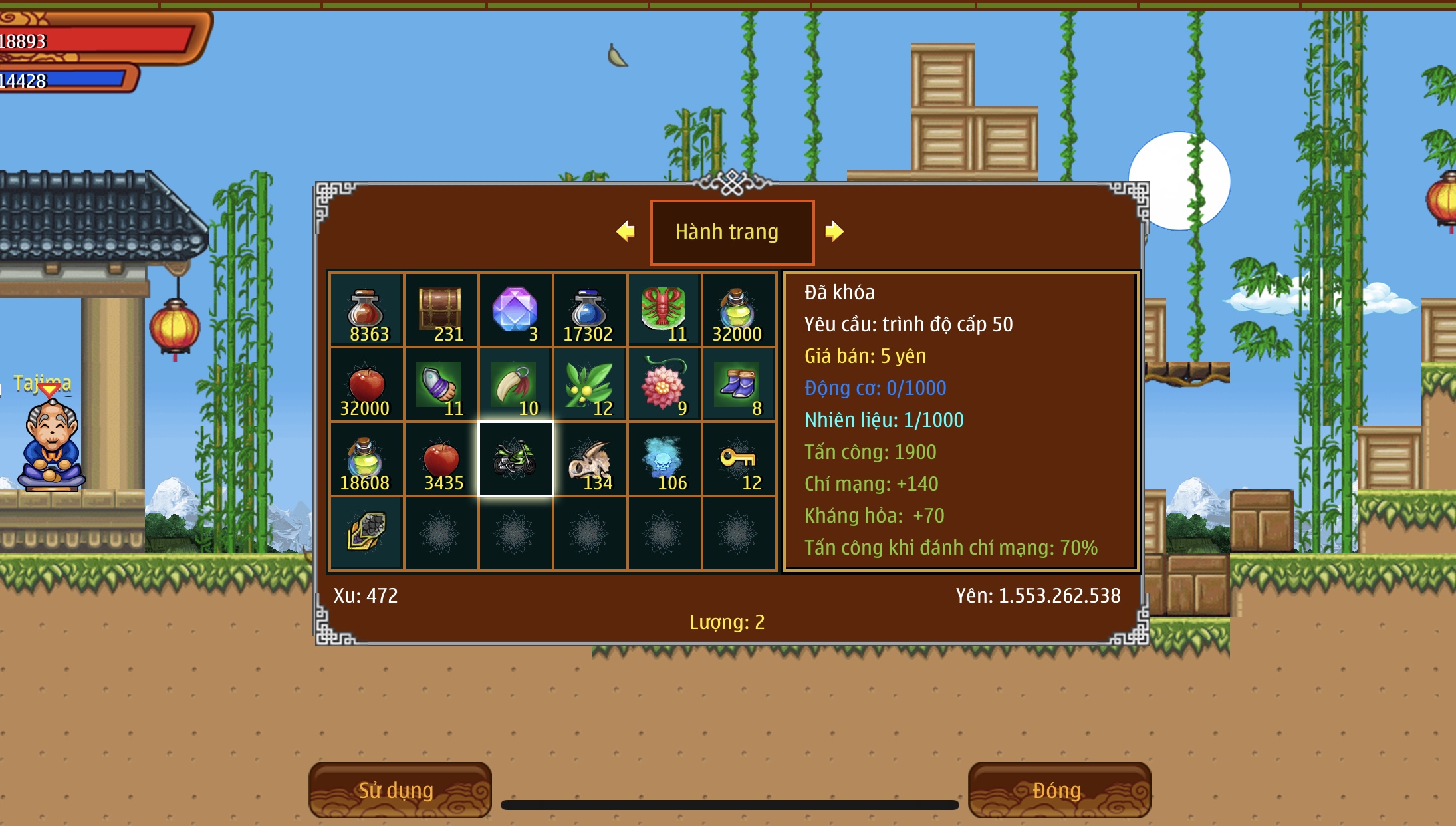1456x826 pixels.
Task: Pick the red lobster dish item
Action: pos(664,311)
